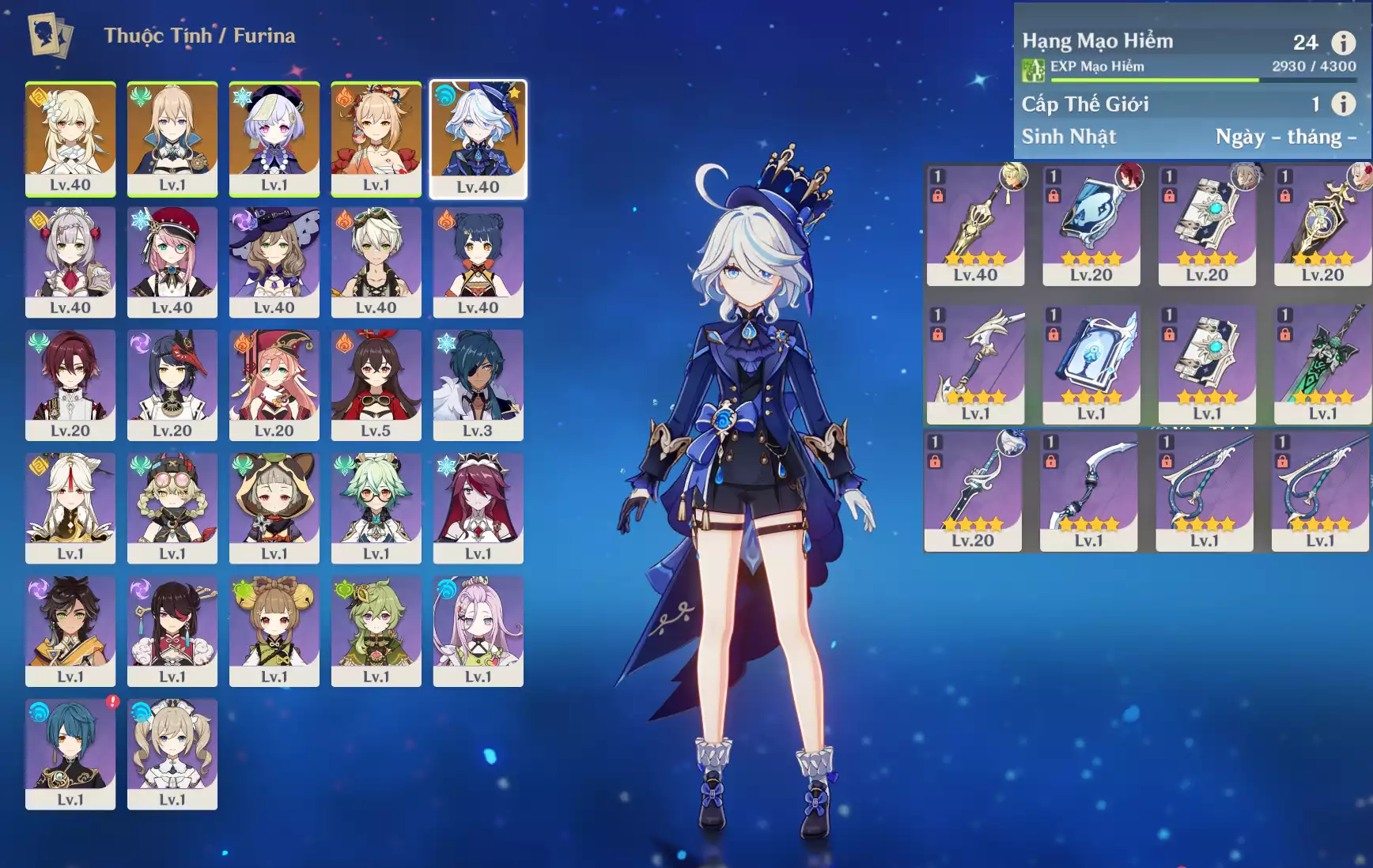Select Ningguang's character card
Viewport: 1373px width, 868px height.
[x=70, y=508]
